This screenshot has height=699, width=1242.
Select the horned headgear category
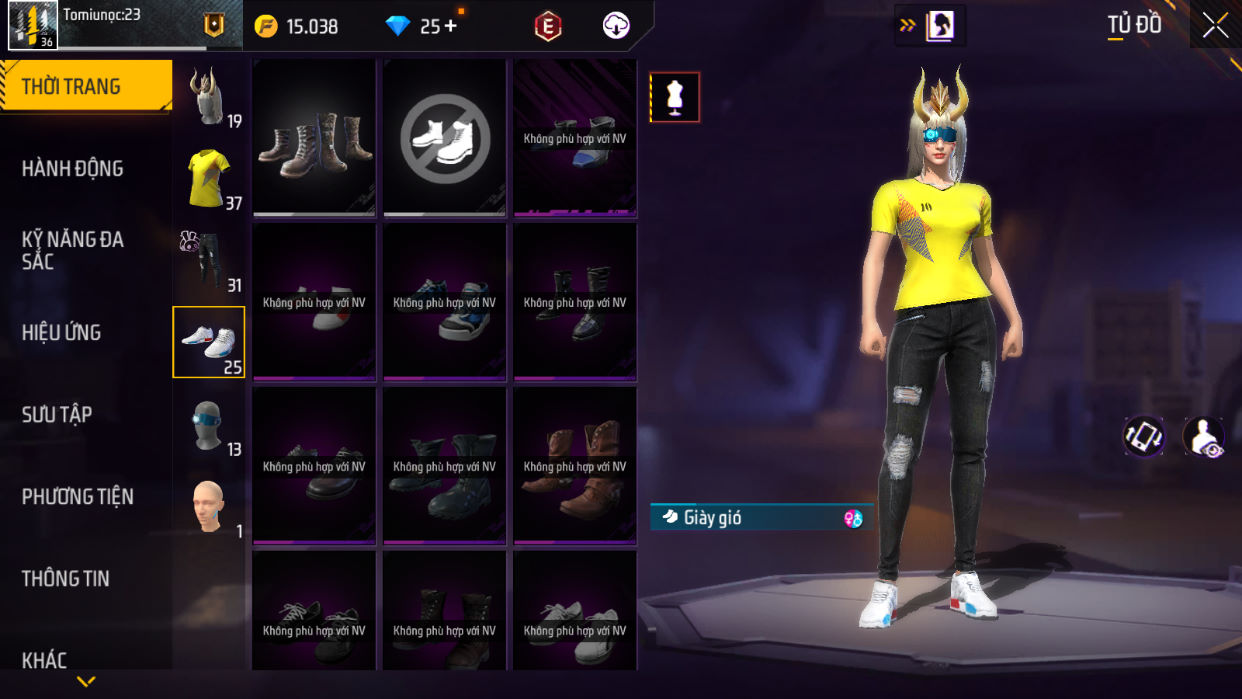[x=209, y=96]
